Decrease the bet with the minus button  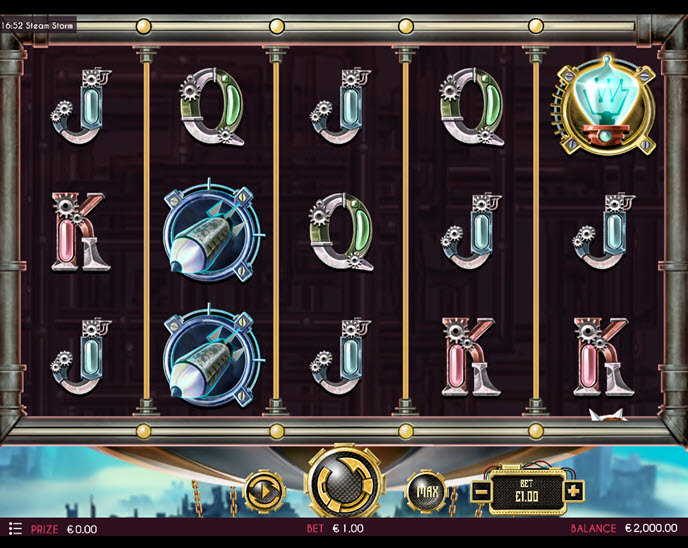tap(480, 491)
